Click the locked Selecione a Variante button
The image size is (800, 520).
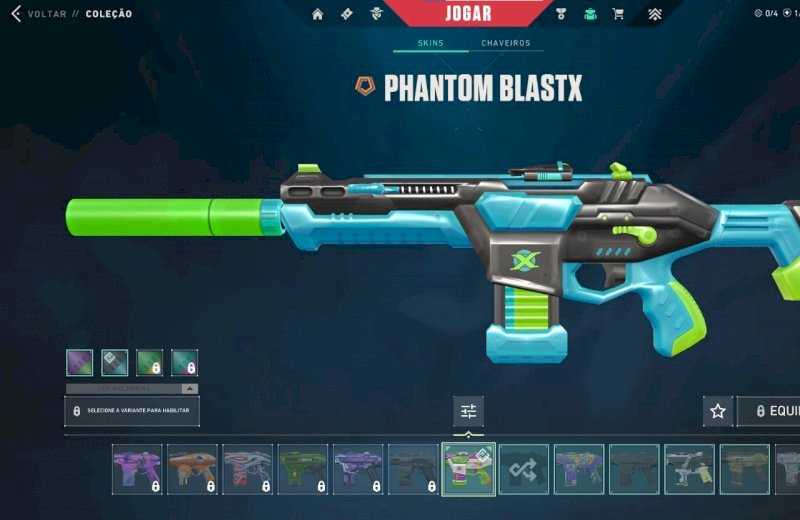pos(132,411)
